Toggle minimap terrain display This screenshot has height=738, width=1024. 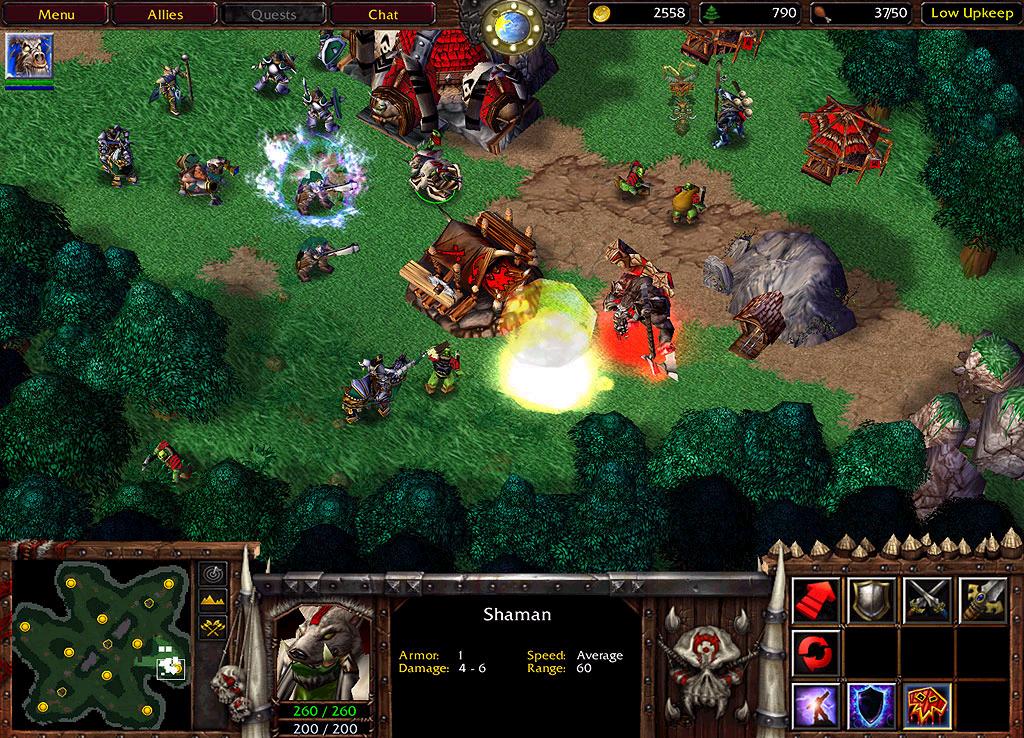[x=213, y=600]
